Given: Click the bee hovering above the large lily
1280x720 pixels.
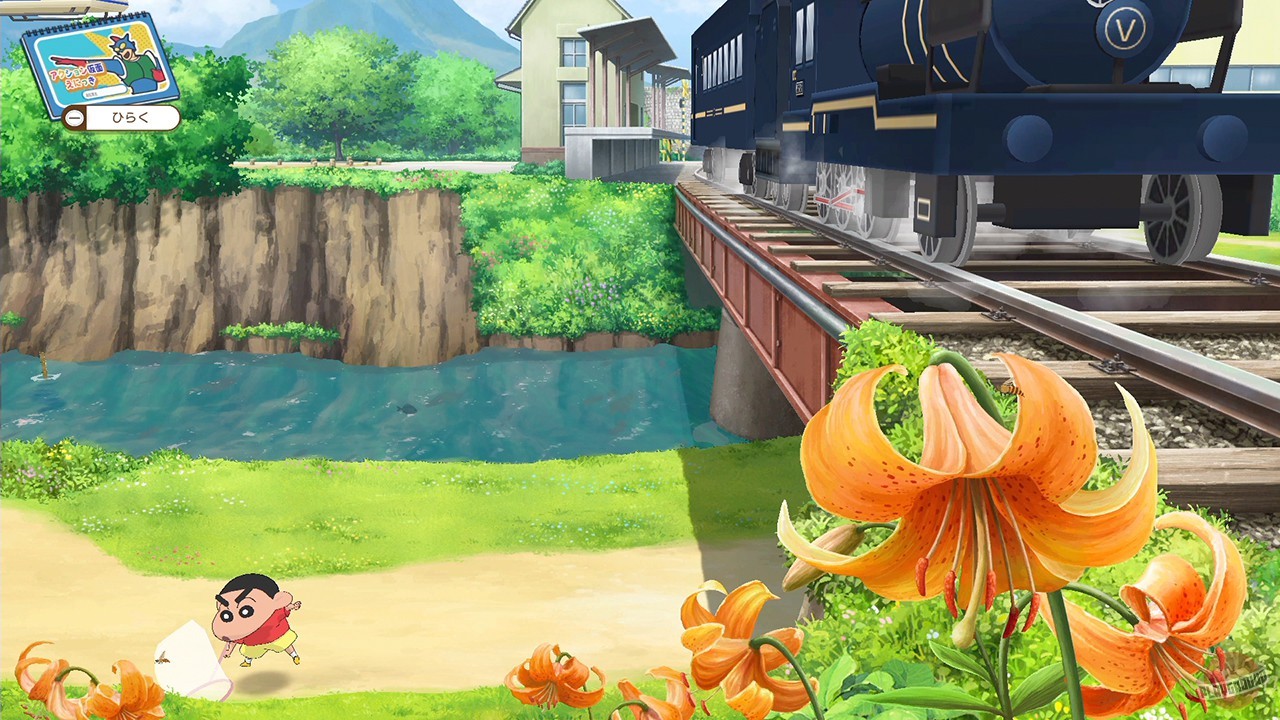Looking at the screenshot, I should tap(1011, 388).
